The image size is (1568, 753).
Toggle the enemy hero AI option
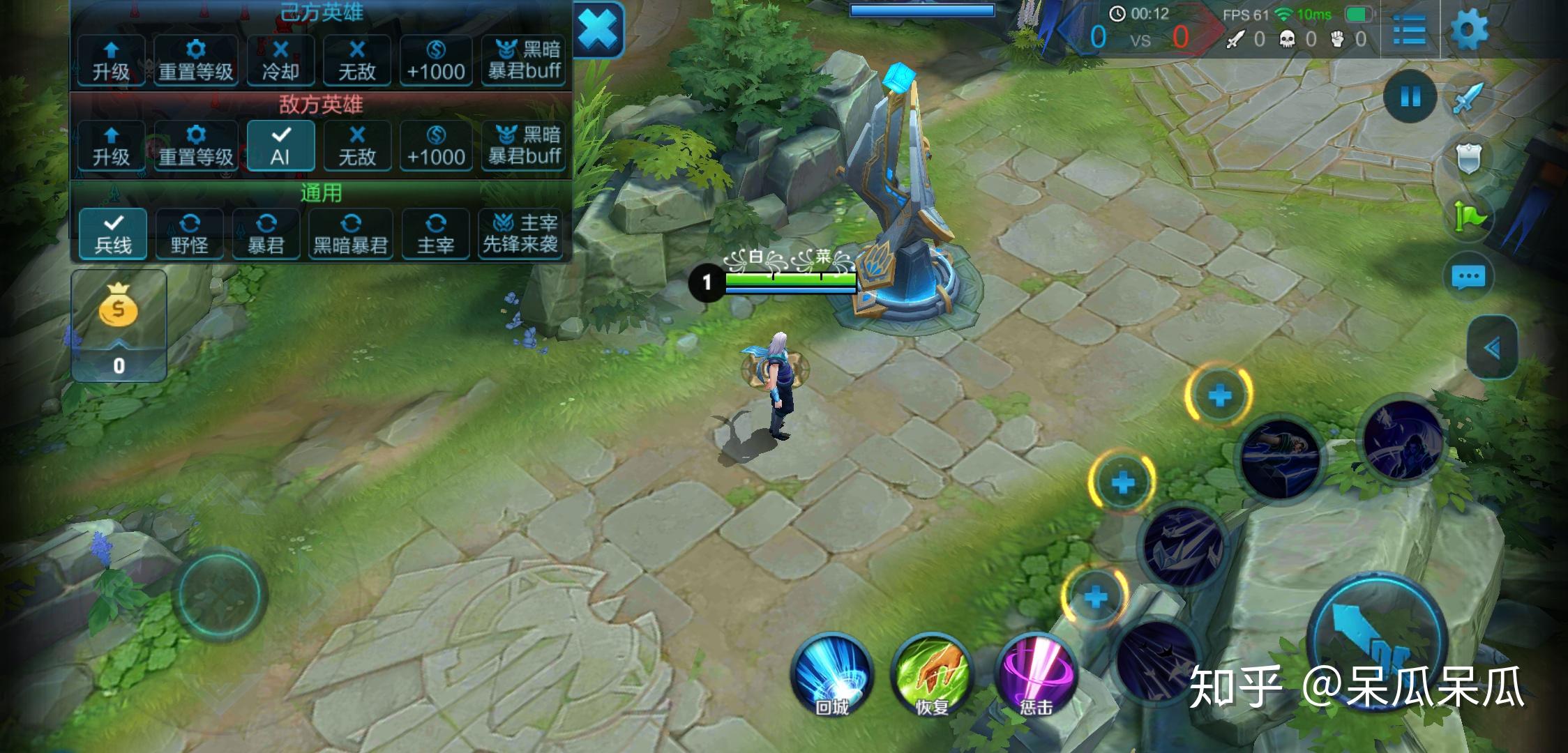tap(280, 146)
